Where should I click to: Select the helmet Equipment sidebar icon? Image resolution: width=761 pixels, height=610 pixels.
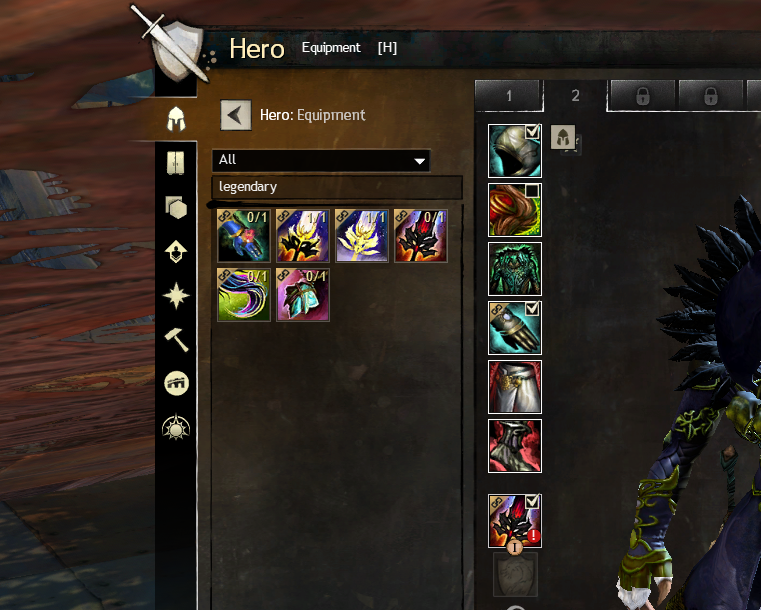(176, 119)
